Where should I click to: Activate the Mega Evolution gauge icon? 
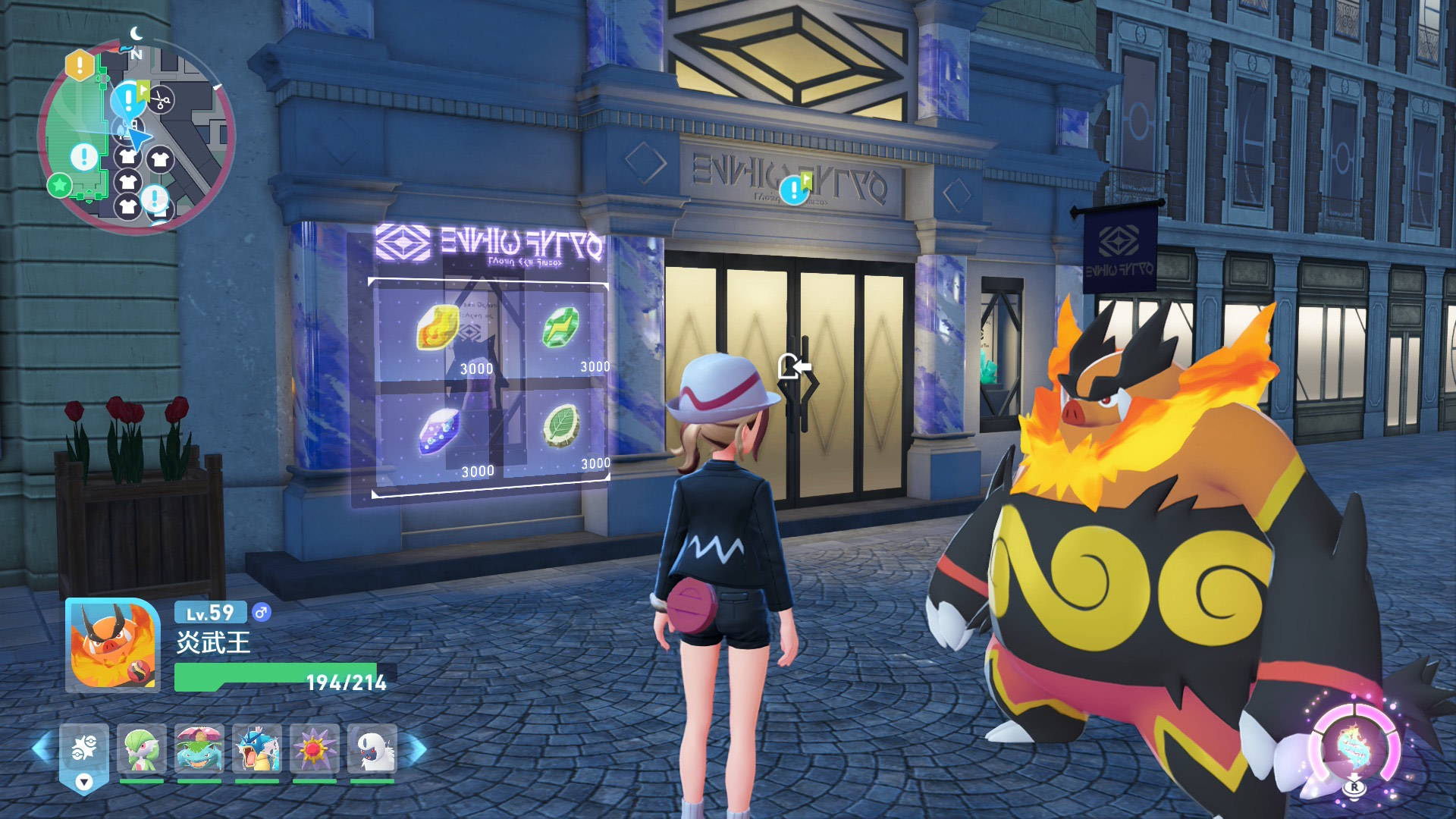click(1354, 748)
